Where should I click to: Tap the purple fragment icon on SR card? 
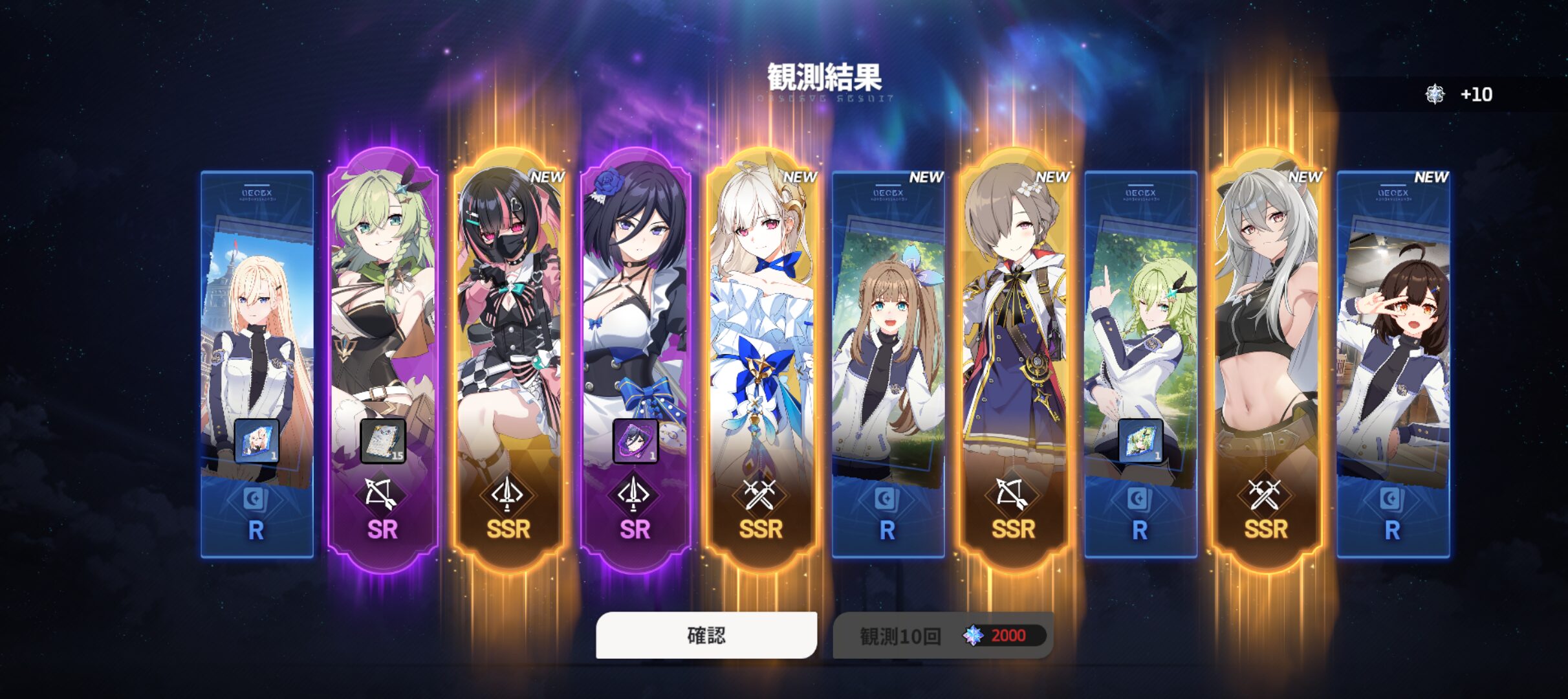pyautogui.click(x=635, y=441)
